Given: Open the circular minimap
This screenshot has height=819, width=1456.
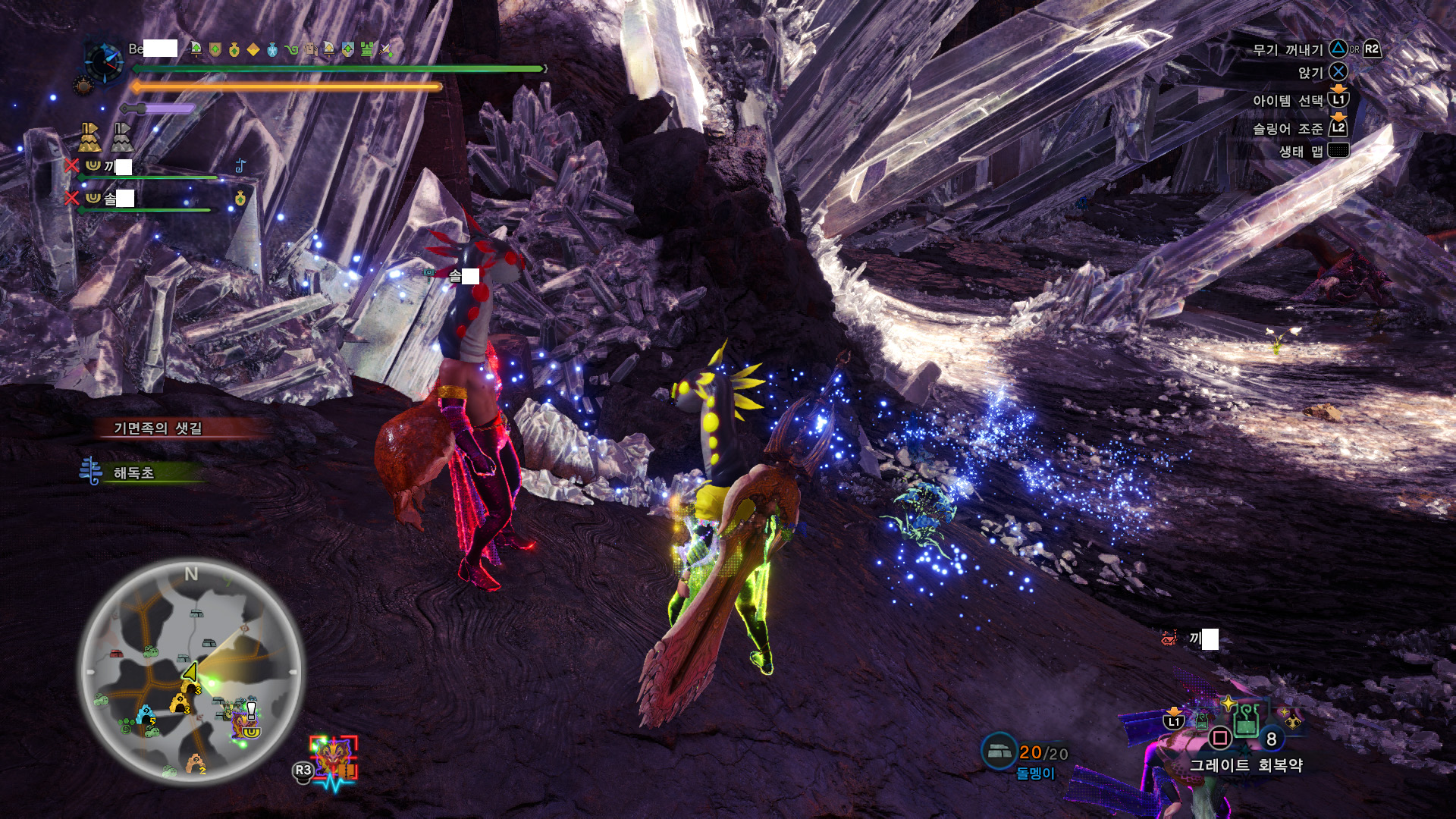Looking at the screenshot, I should pos(191,672).
